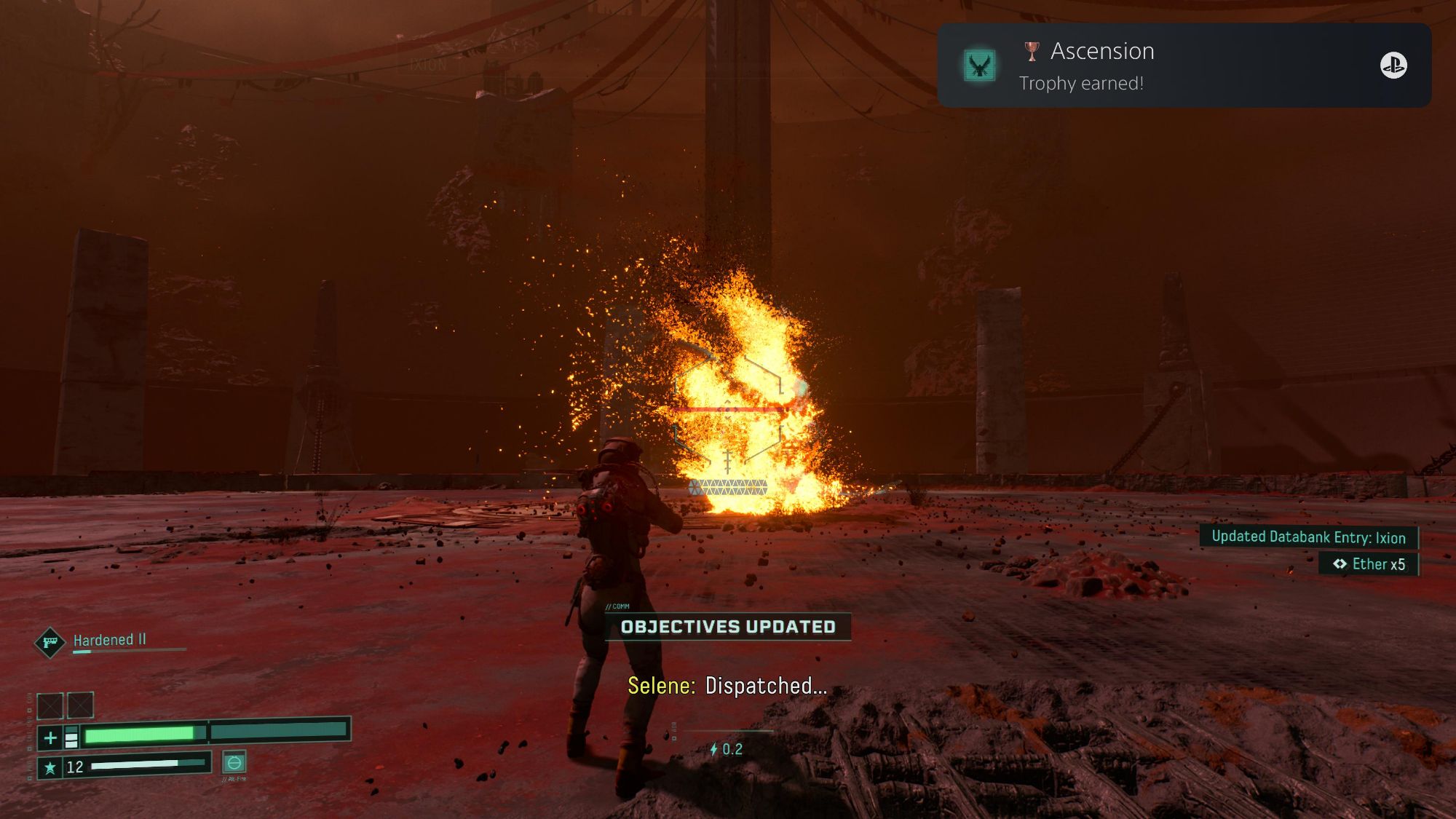Screen dimensions: 1456x819
Task: Click the star proficiency icon
Action: [52, 769]
